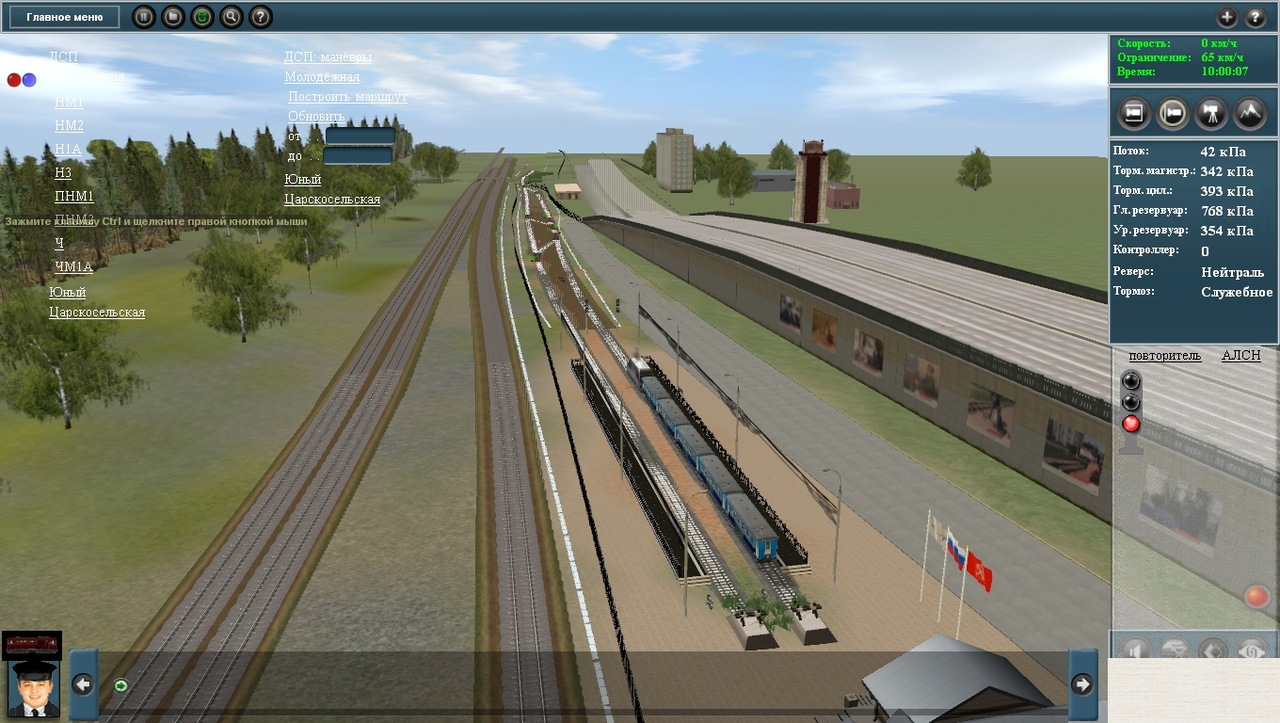Click the driver portrait
Screen dimensions: 1280x723
(33, 690)
